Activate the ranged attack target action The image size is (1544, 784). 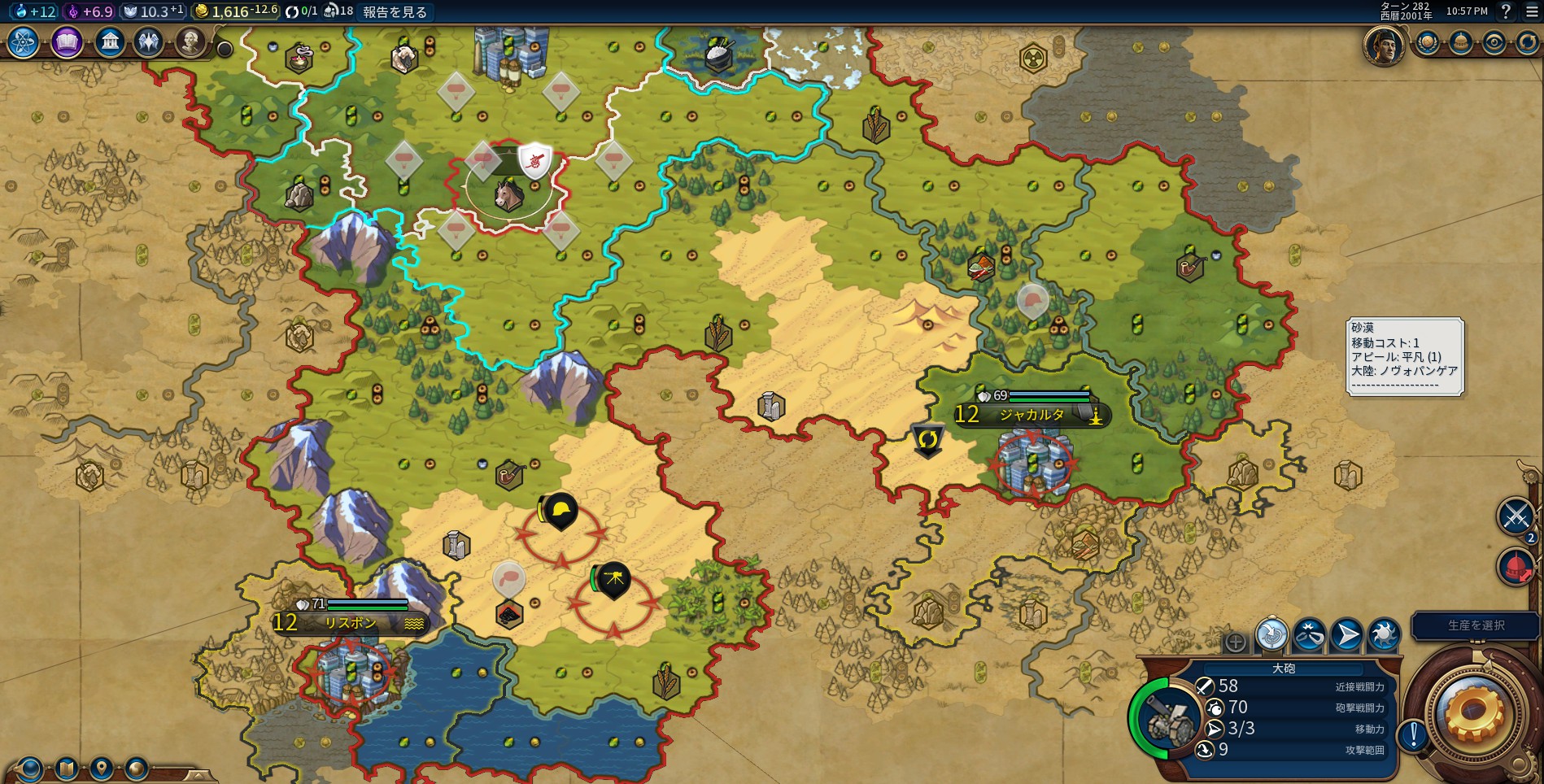coord(1272,635)
